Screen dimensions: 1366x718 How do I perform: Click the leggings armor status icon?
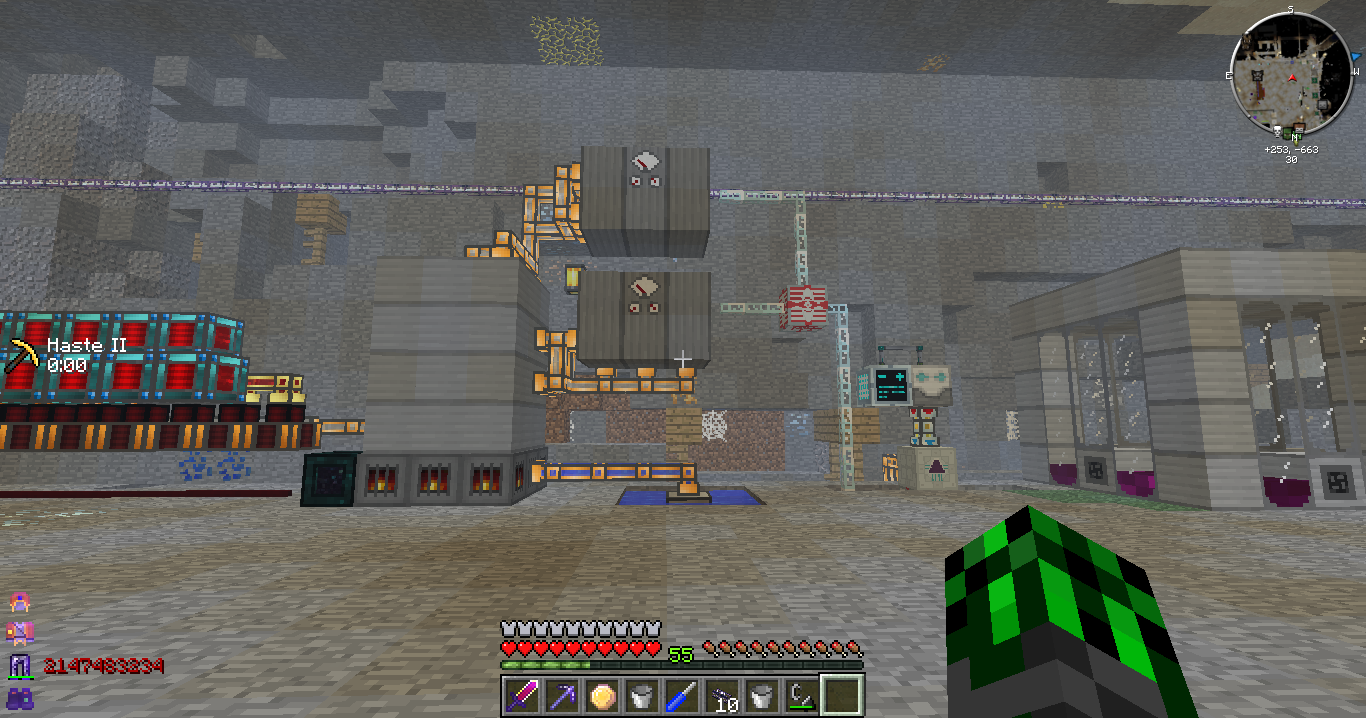pyautogui.click(x=18, y=666)
